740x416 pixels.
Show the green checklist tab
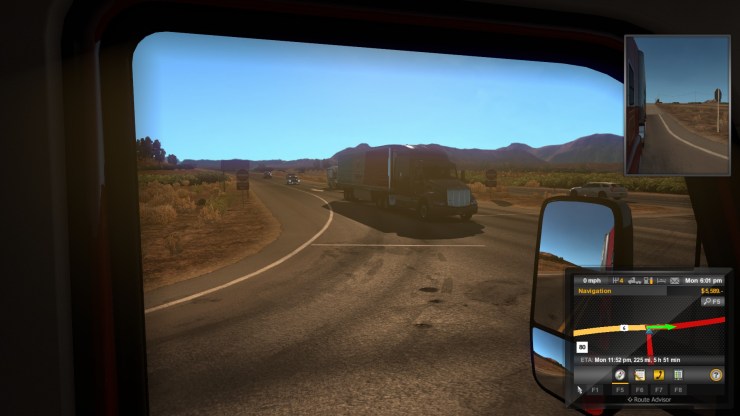(x=678, y=374)
